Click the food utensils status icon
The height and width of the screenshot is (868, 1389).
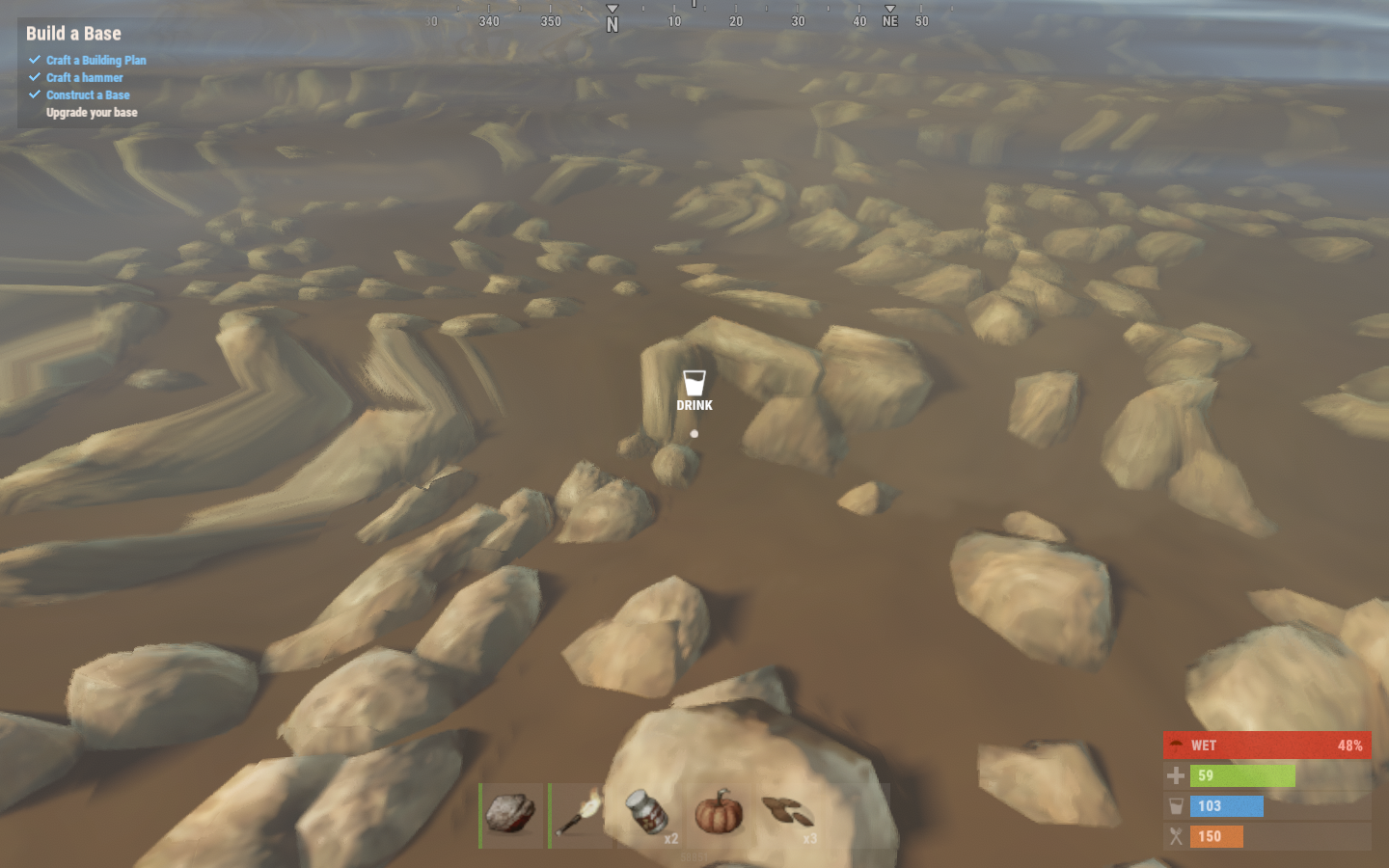pyautogui.click(x=1178, y=837)
